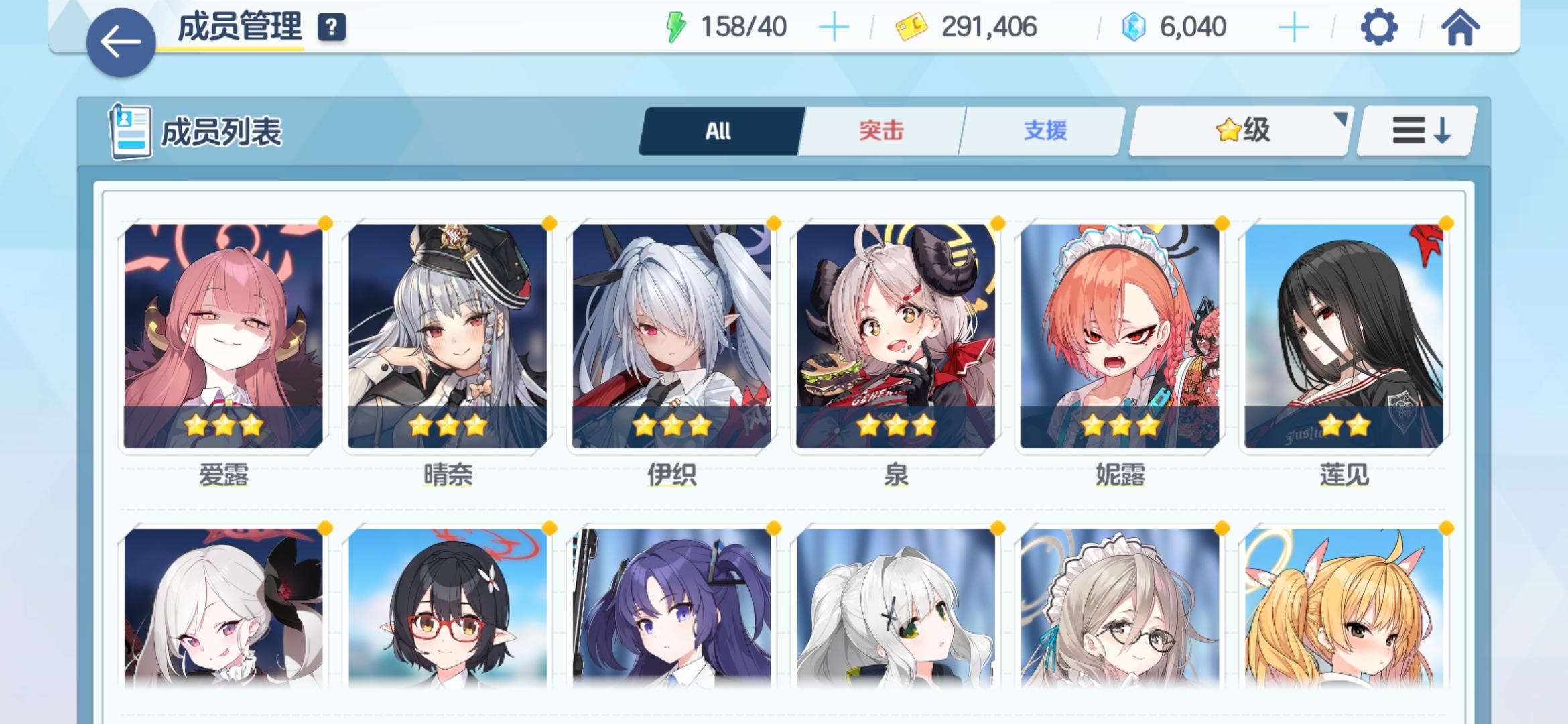The height and width of the screenshot is (724, 1568).
Task: Switch to the 突击 filter tab
Action: [x=881, y=131]
